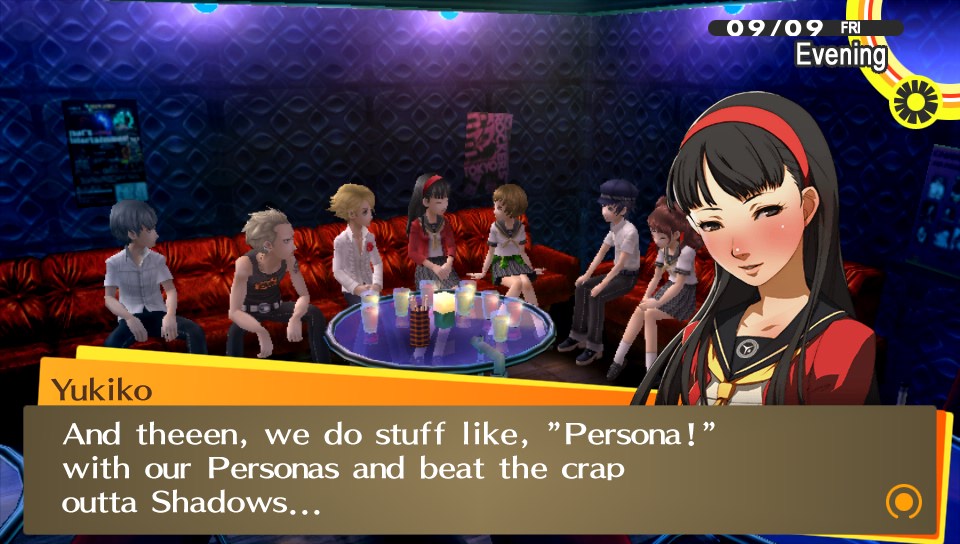Continue Yukiko's dialogue text box

pyautogui.click(x=480, y=470)
